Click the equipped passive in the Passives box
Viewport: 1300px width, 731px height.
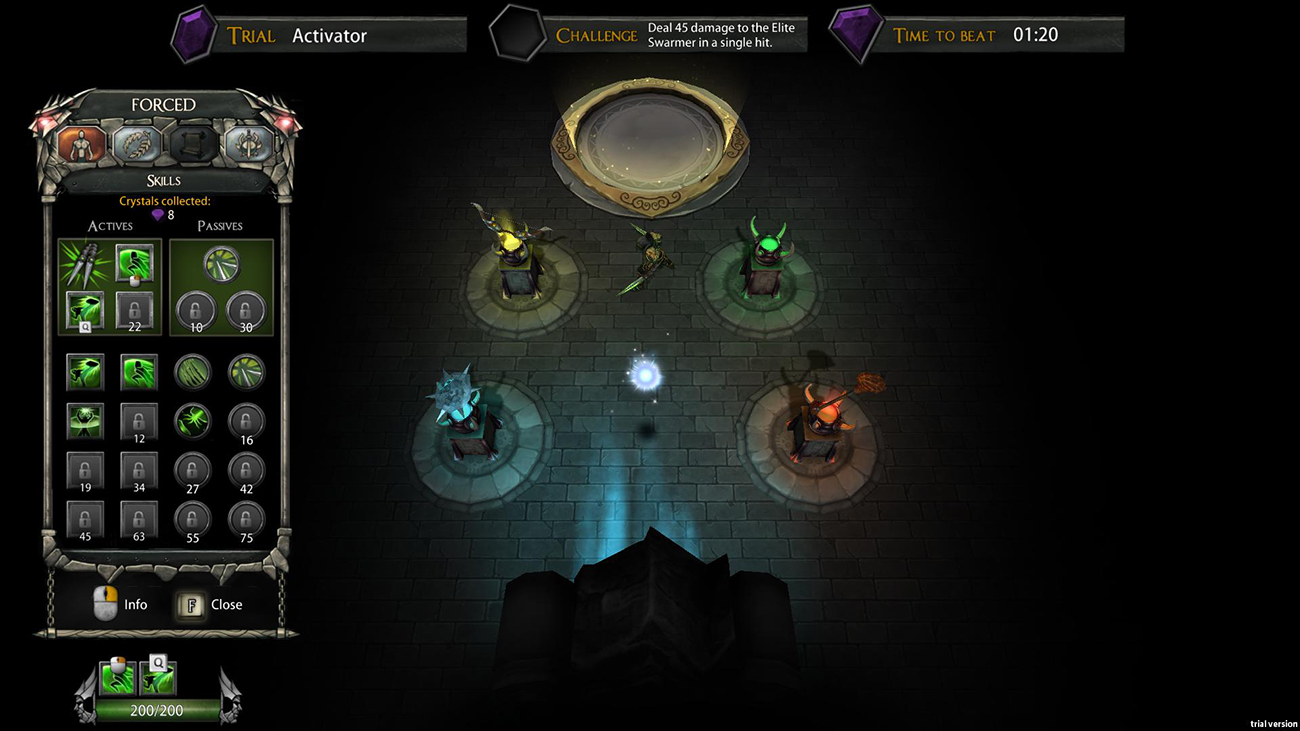tap(220, 264)
